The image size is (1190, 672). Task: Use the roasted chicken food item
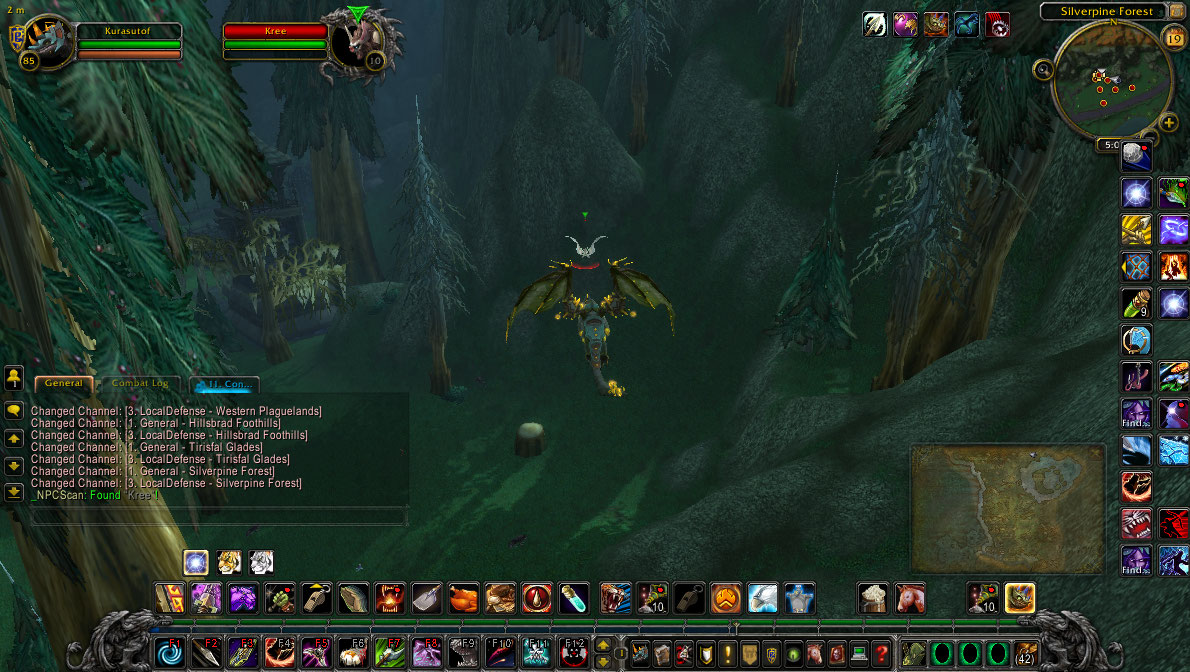tap(464, 598)
